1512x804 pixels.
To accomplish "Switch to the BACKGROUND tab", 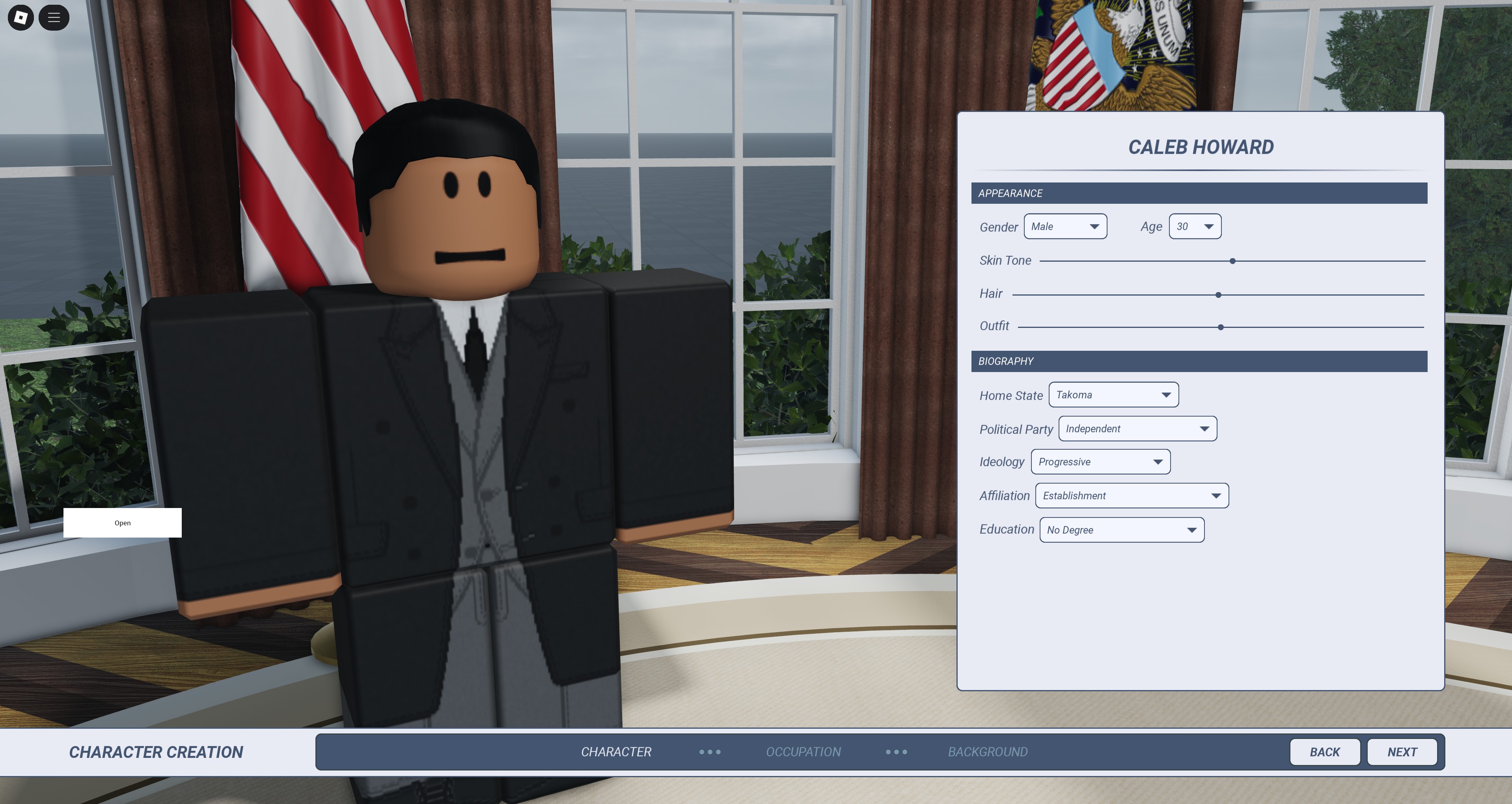I will click(x=987, y=752).
